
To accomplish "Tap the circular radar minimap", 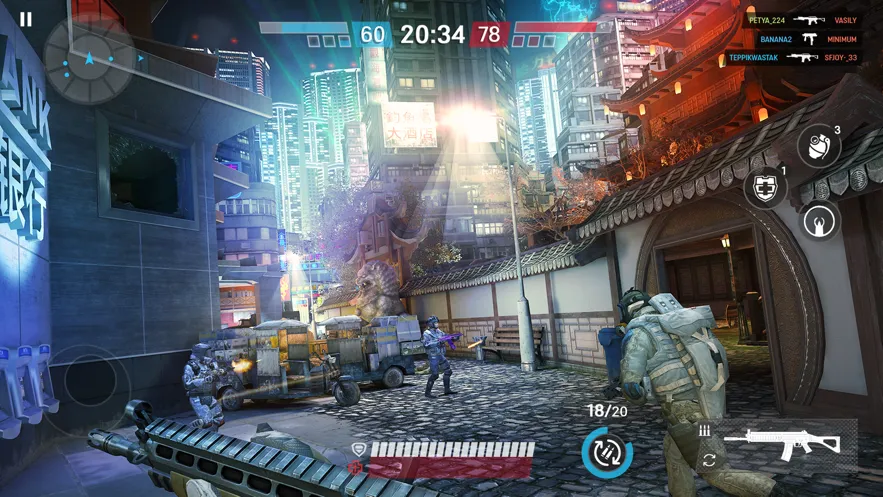I will (89, 58).
